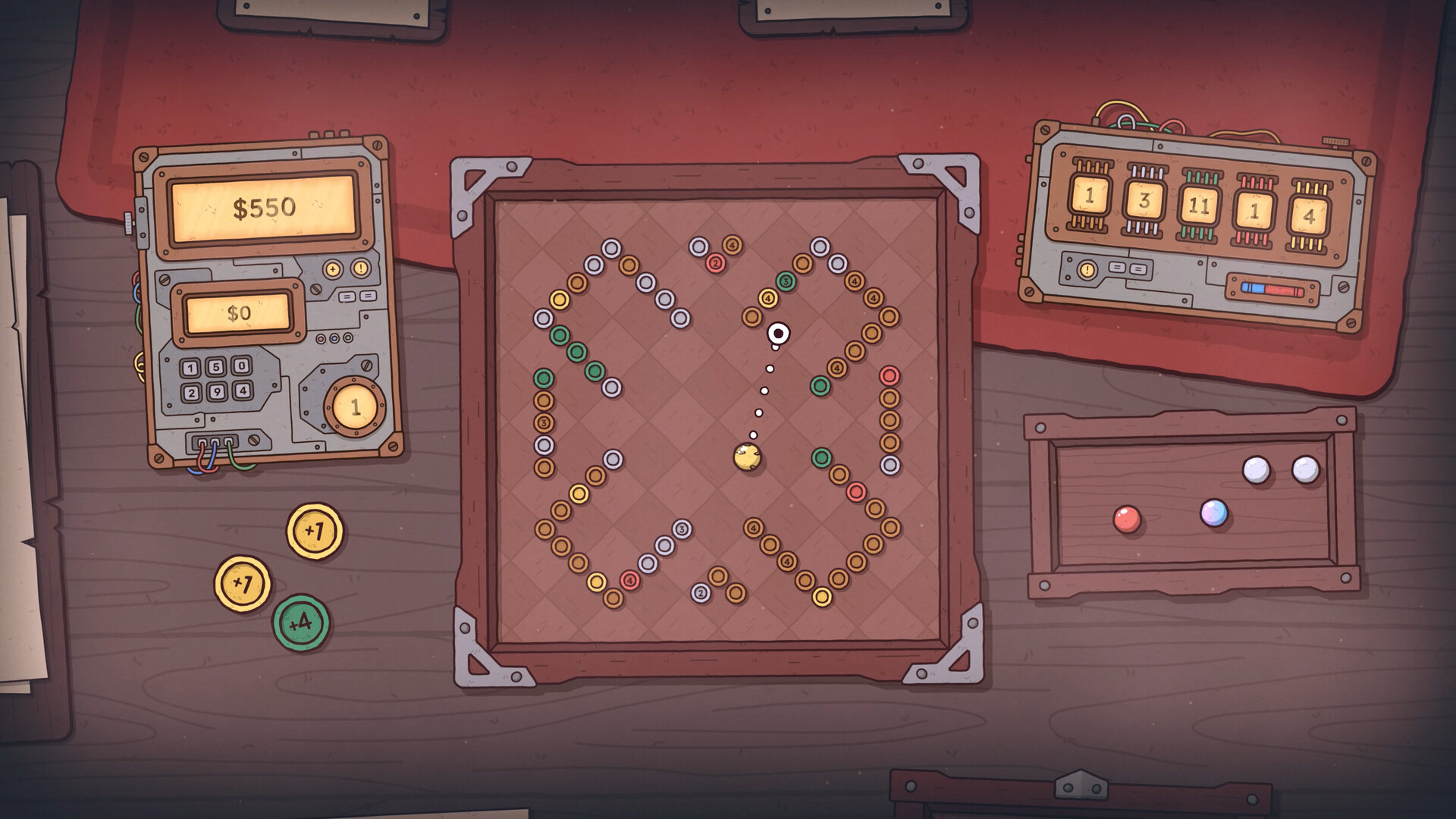Click the "!" alert button on the money machine
The image size is (1456, 819).
tap(359, 269)
